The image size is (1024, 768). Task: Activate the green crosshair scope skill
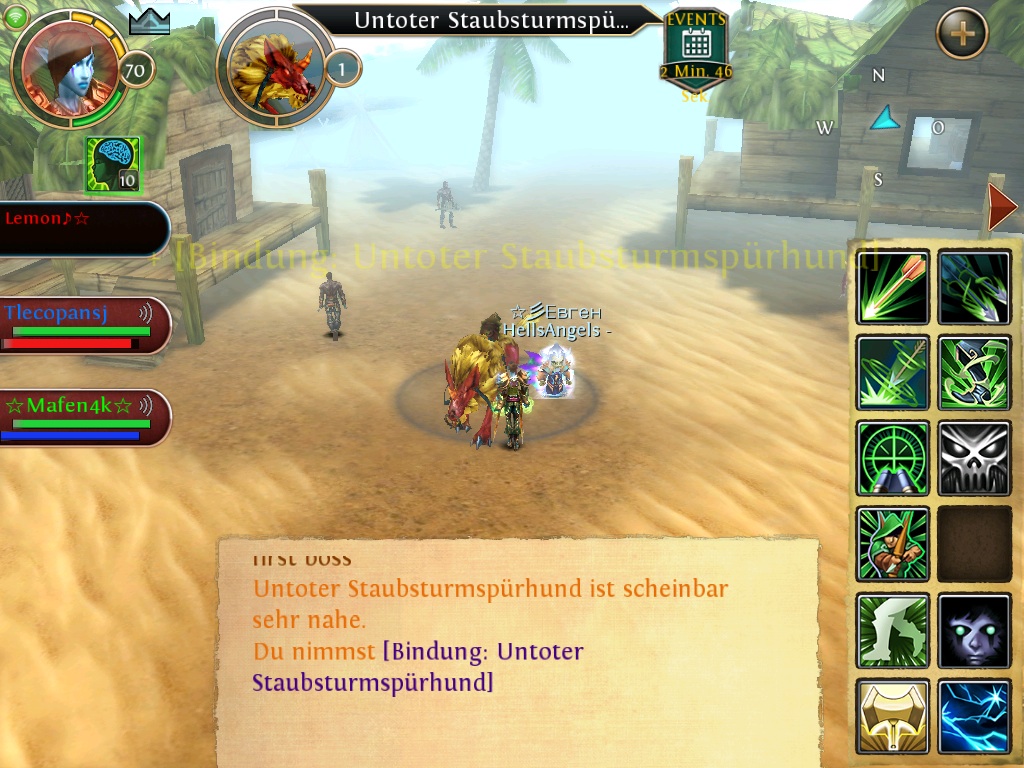point(893,458)
